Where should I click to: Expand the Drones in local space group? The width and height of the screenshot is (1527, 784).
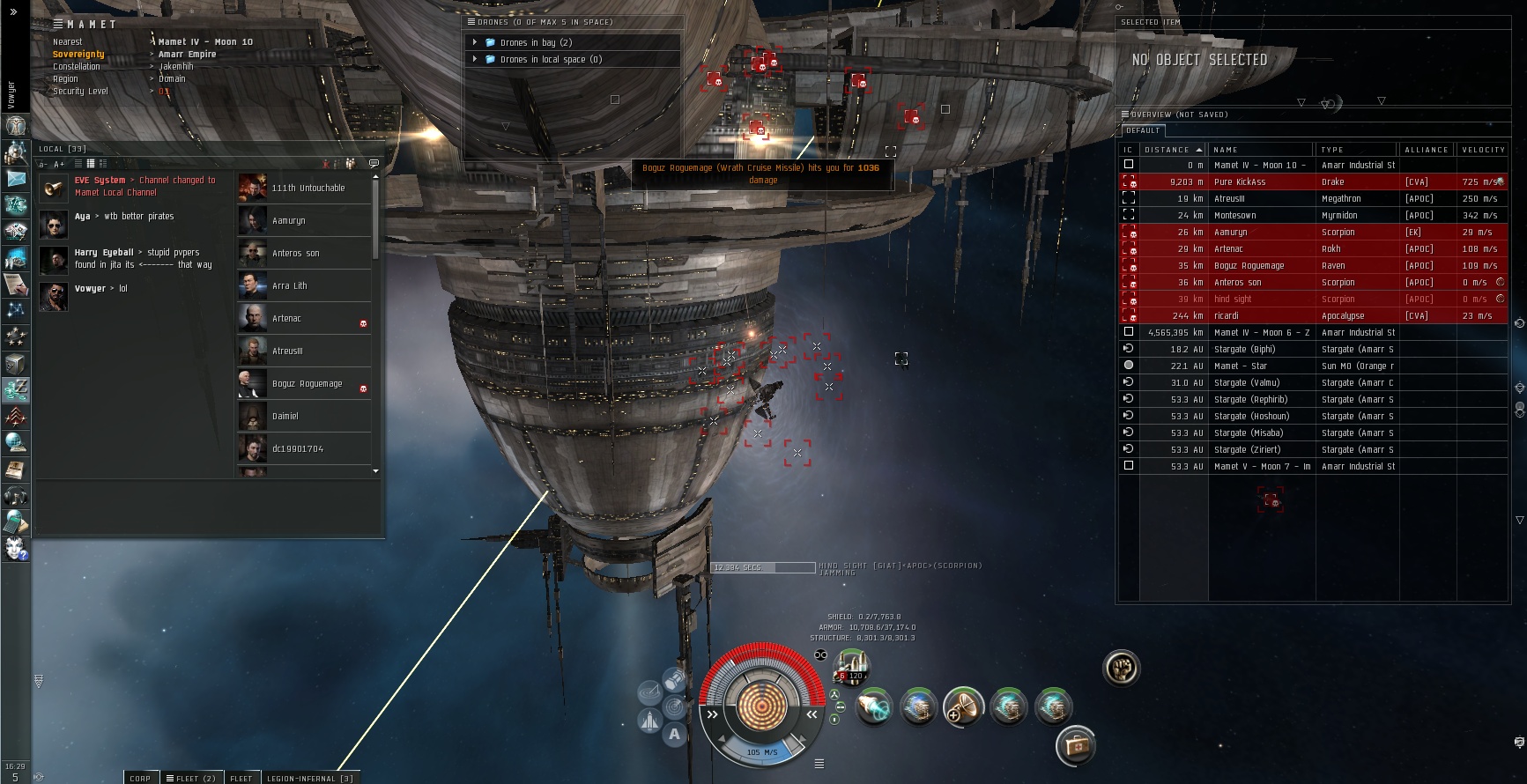[475, 59]
